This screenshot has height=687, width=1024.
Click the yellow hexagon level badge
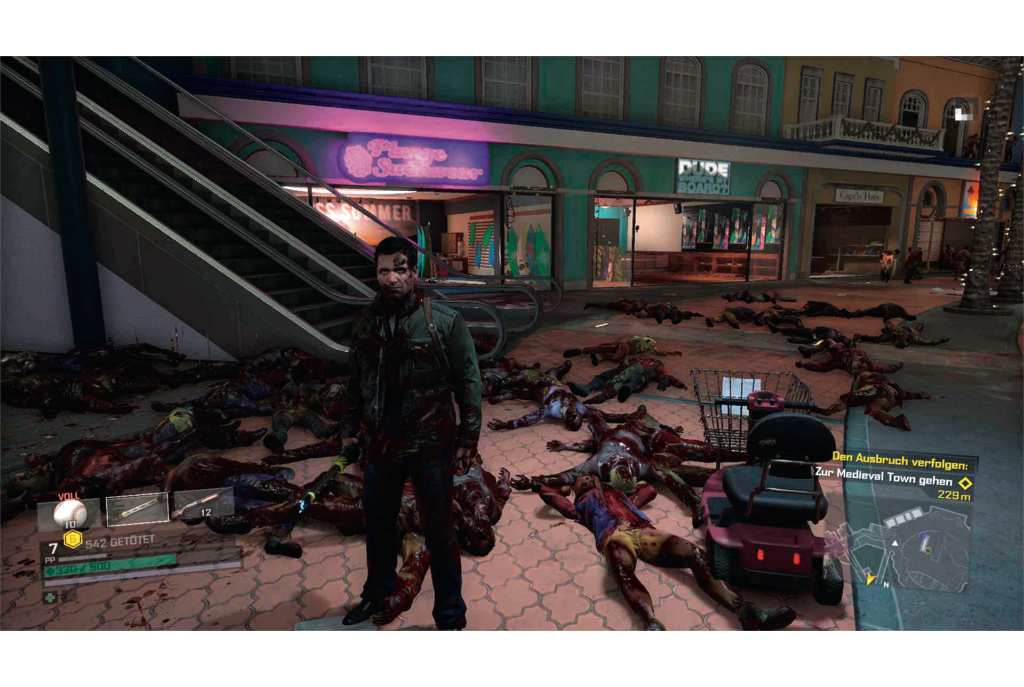tap(71, 540)
